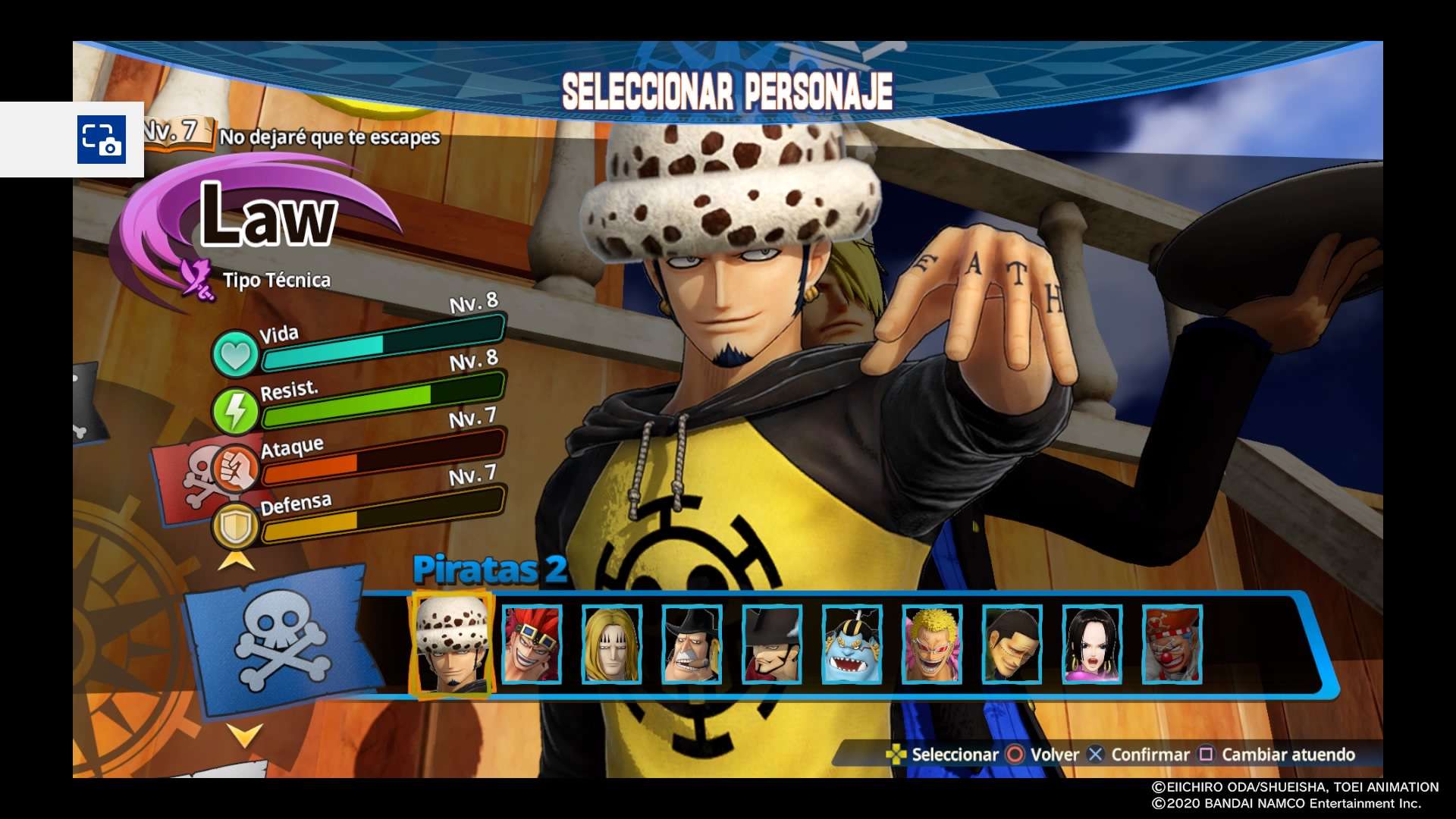Image resolution: width=1456 pixels, height=819 pixels.
Task: Choose Crocodile's scarred face portrait
Action: point(1012,645)
